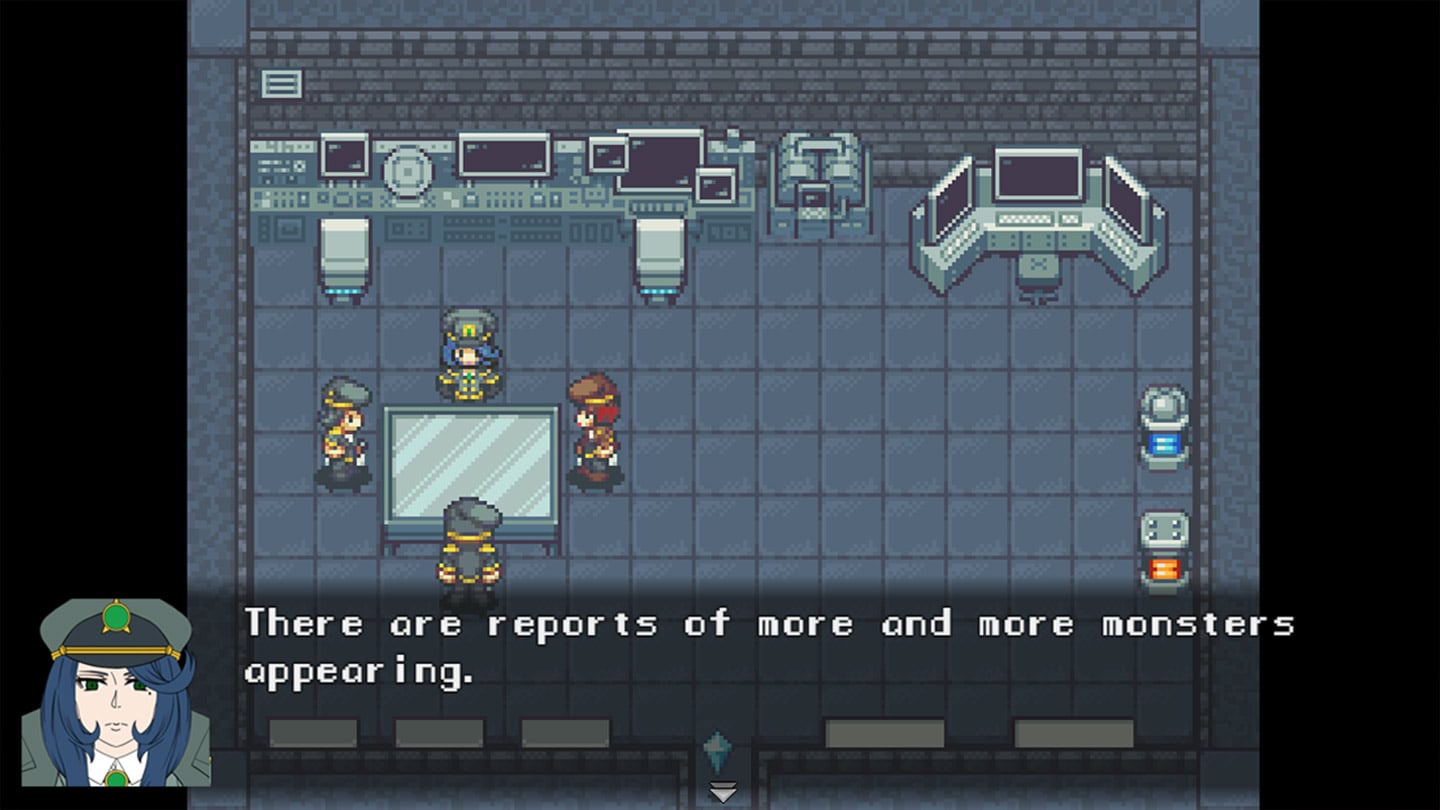Click the dialogue continue arrow indicator
This screenshot has height=810, width=1440.
coord(722,792)
